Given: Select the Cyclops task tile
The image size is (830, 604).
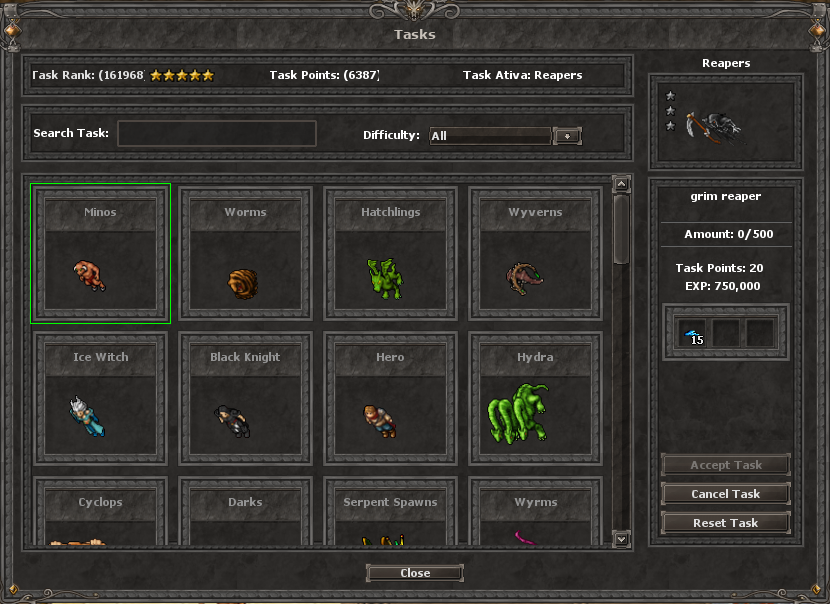Looking at the screenshot, I should [100, 515].
